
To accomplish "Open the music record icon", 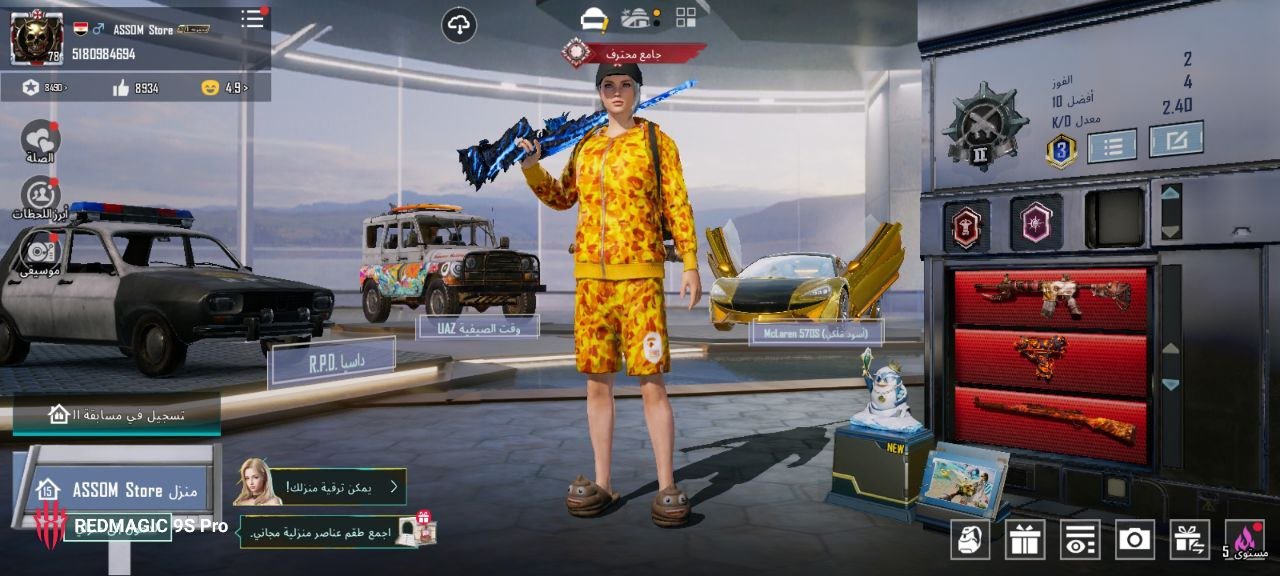I will [40, 252].
